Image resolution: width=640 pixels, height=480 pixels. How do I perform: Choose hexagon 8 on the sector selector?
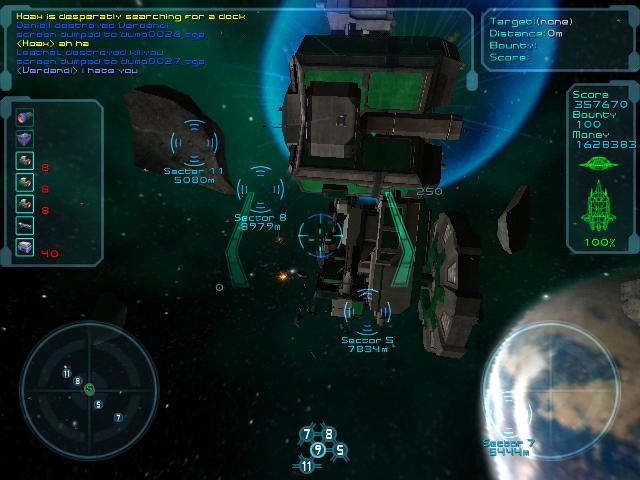click(x=329, y=435)
